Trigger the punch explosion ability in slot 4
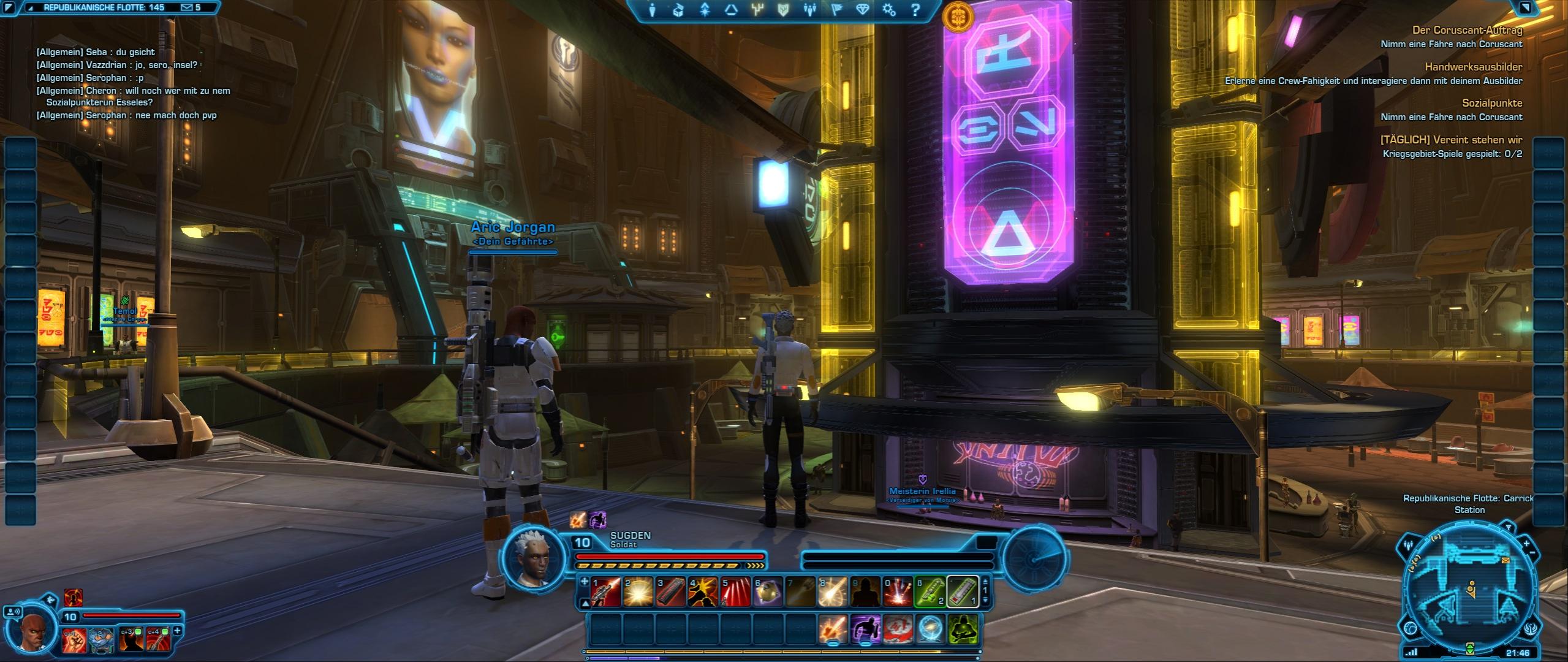The height and width of the screenshot is (662, 1568). (x=703, y=592)
